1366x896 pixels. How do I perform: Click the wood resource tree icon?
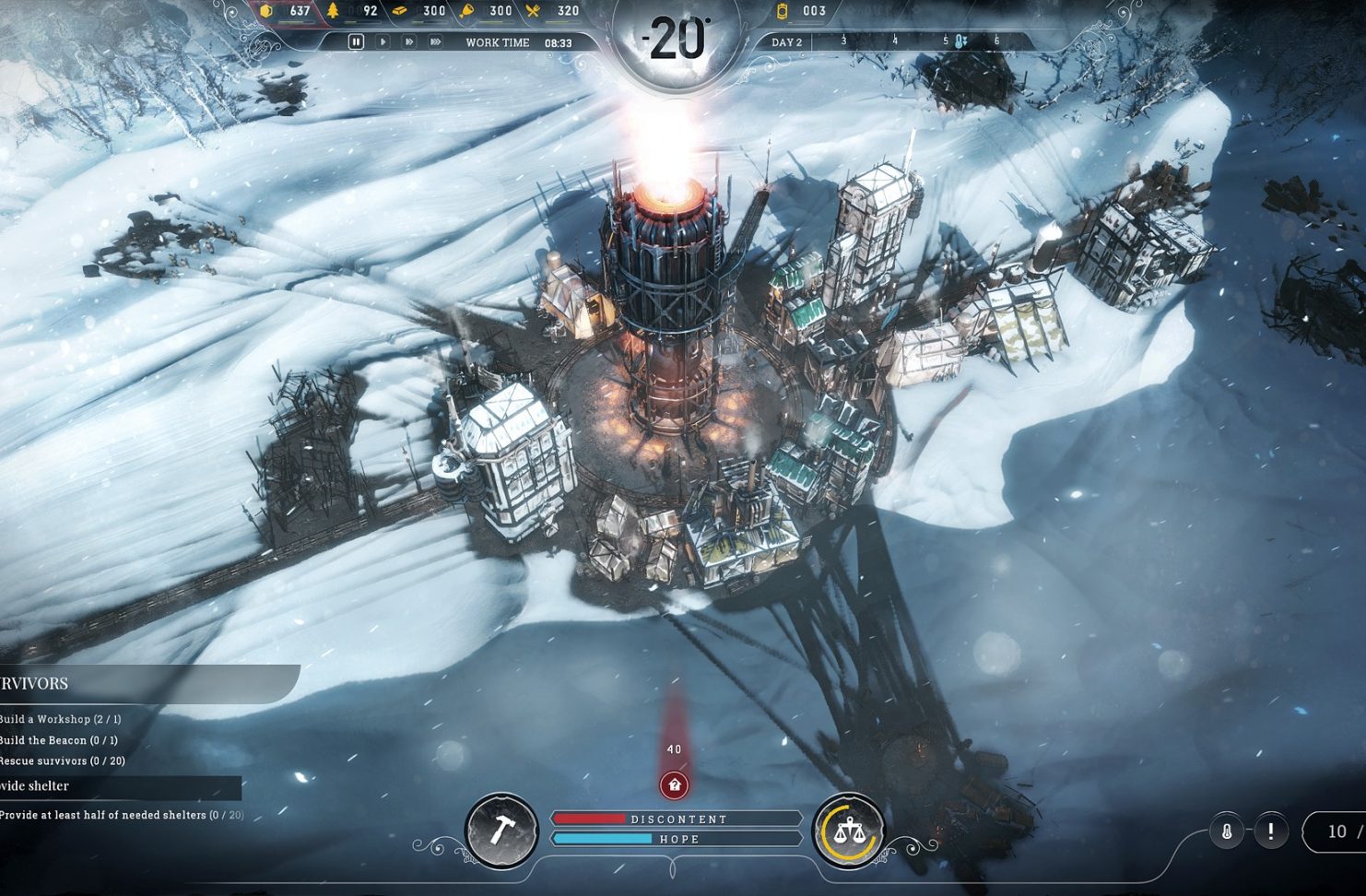pos(334,11)
